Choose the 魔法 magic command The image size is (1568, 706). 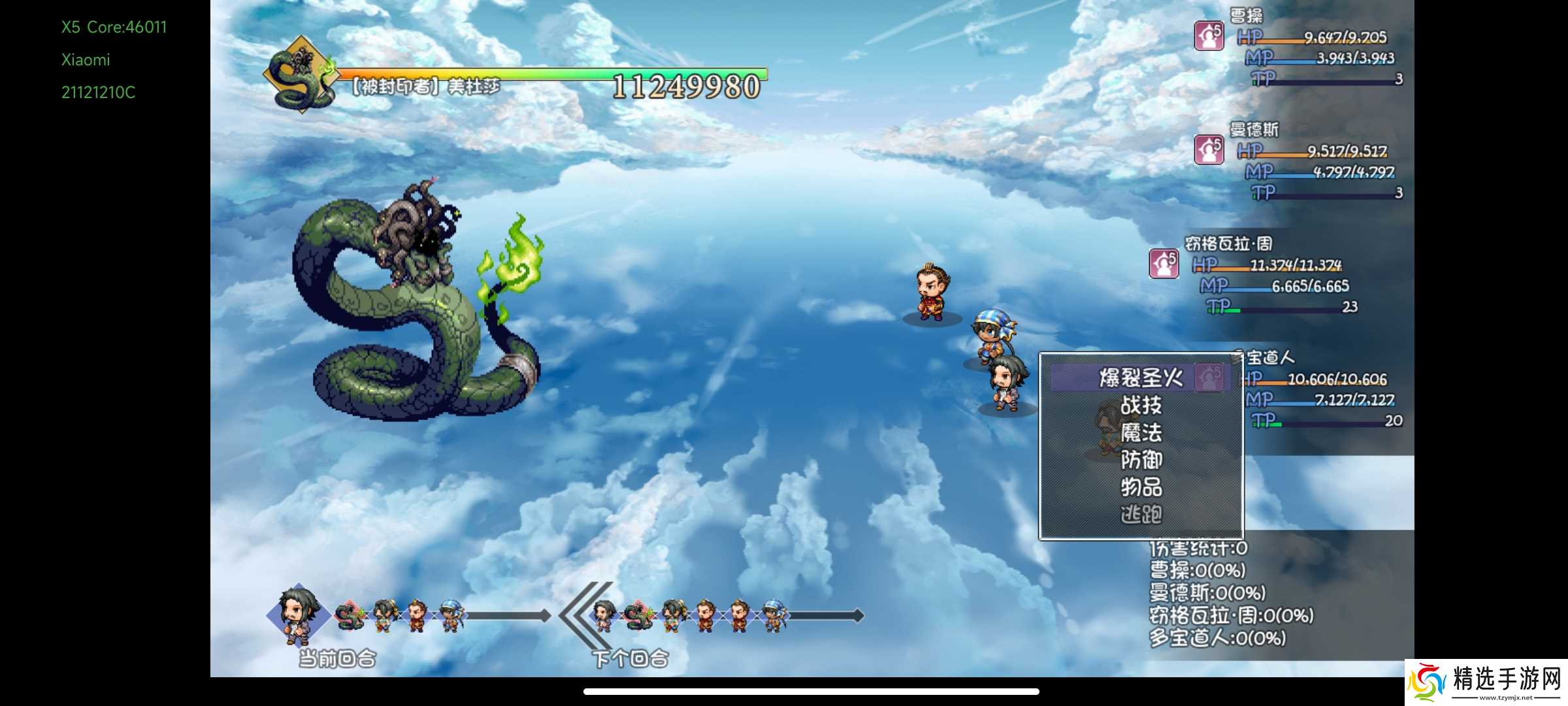tap(1141, 433)
